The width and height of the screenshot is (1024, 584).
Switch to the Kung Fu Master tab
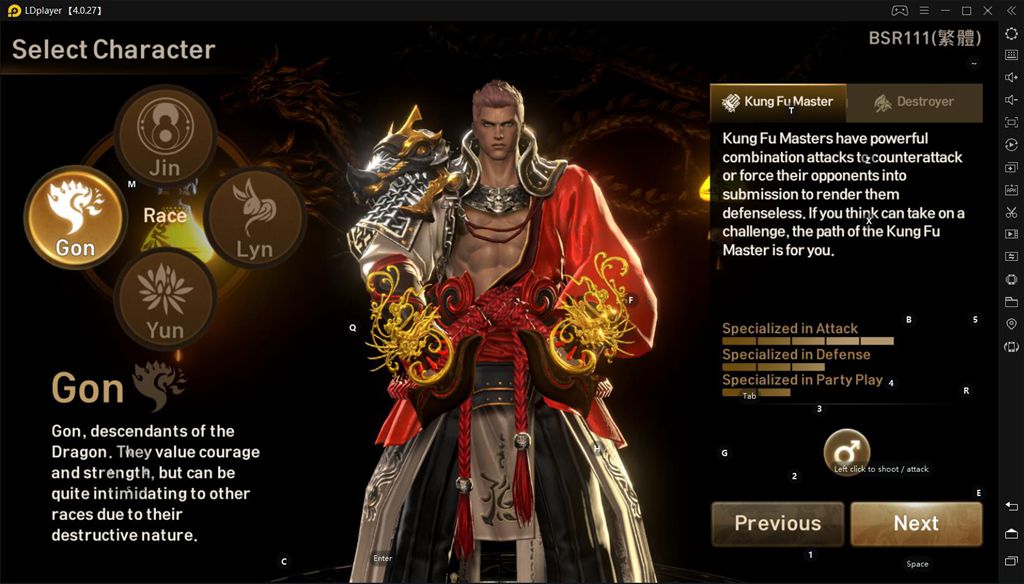click(x=778, y=102)
